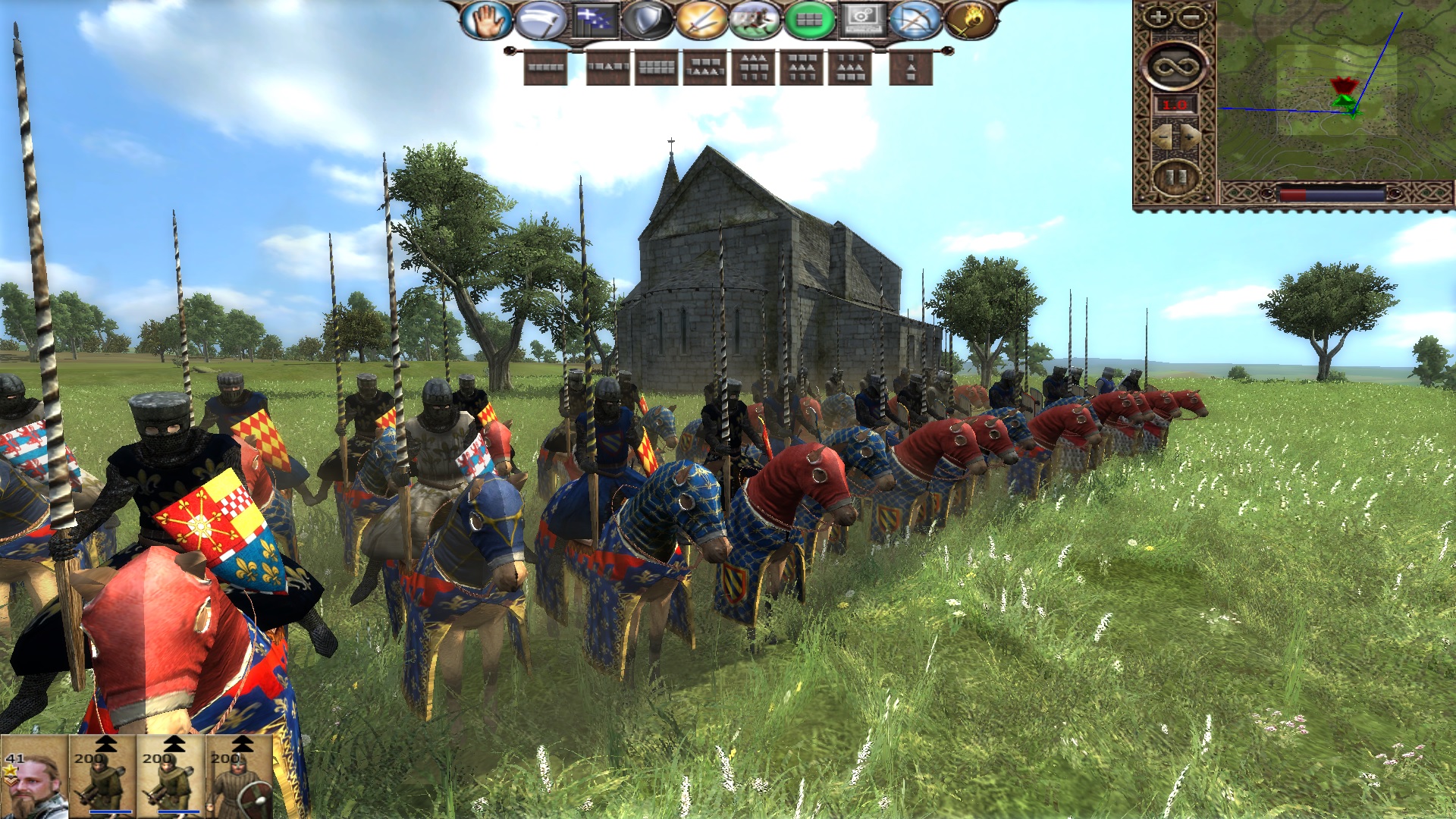Viewport: 1456px width, 819px height.
Task: Decrease battle speed with the left arrow
Action: tap(1161, 136)
